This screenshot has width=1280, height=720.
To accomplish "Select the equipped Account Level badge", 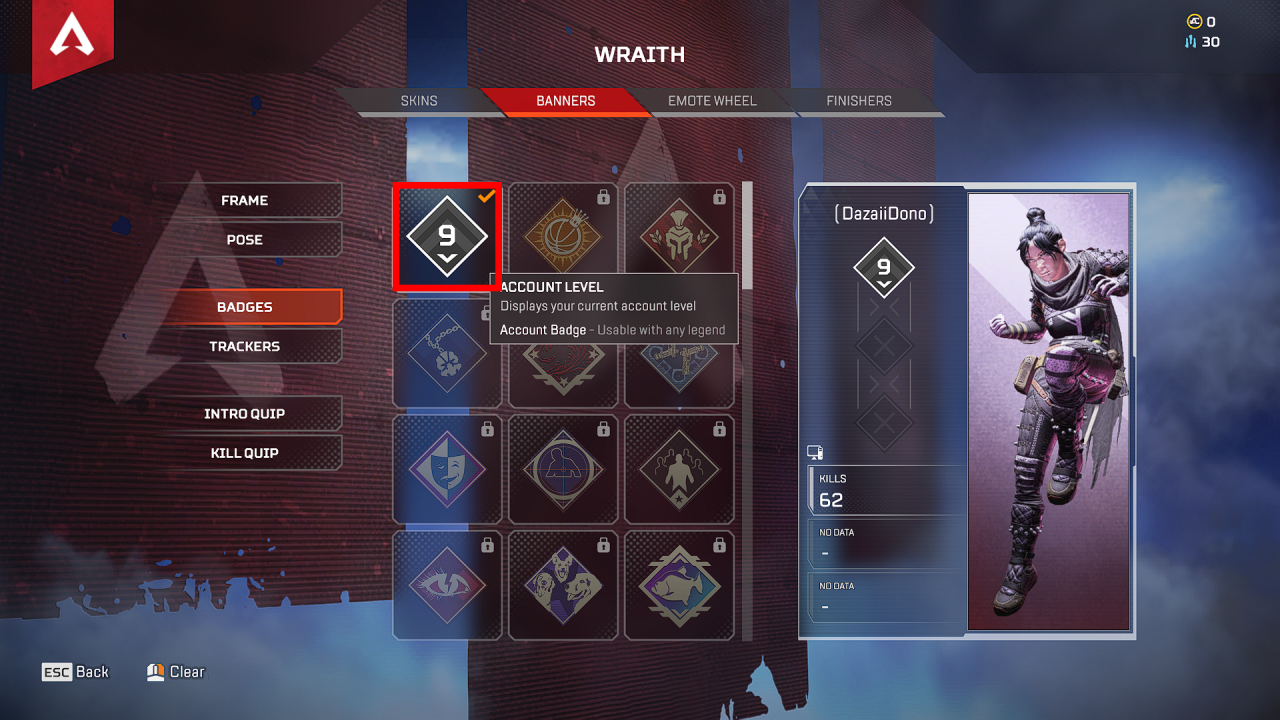I will [447, 235].
